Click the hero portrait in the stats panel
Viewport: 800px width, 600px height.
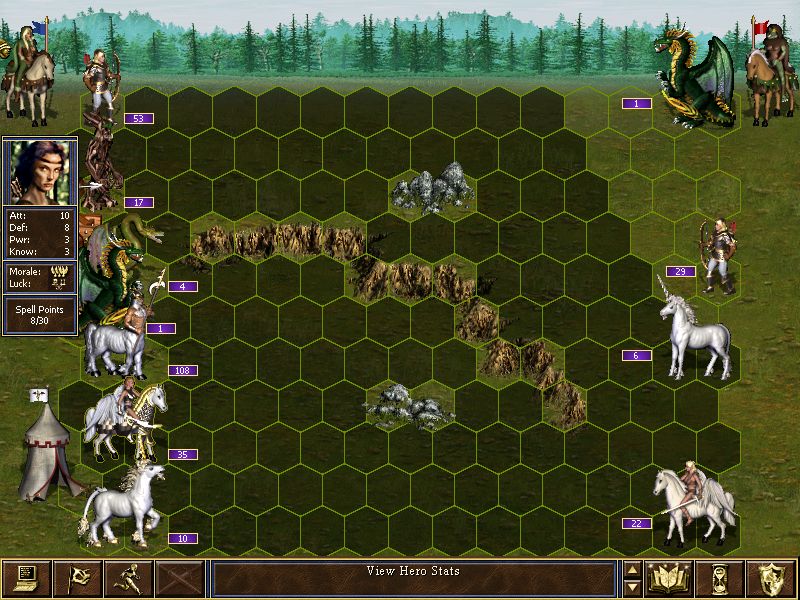39,172
